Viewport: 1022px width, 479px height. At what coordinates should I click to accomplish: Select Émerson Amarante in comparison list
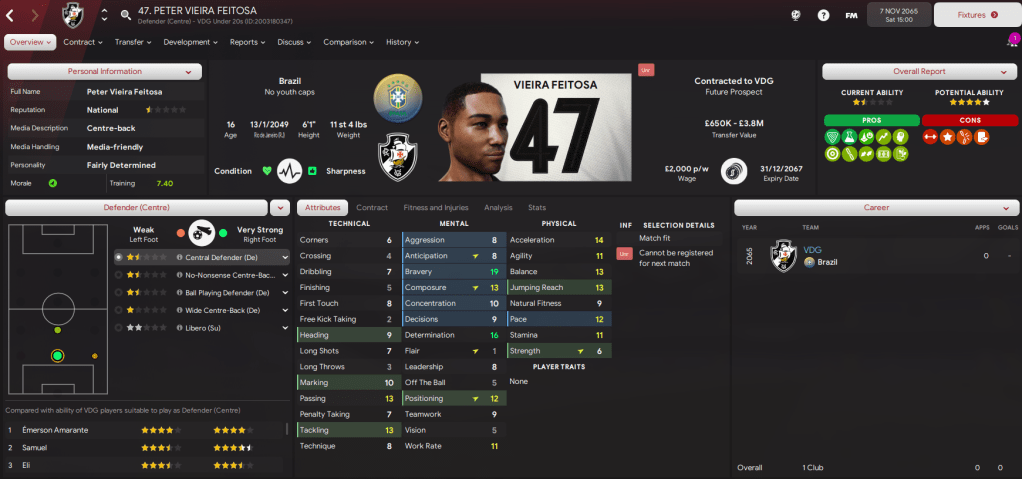point(57,430)
